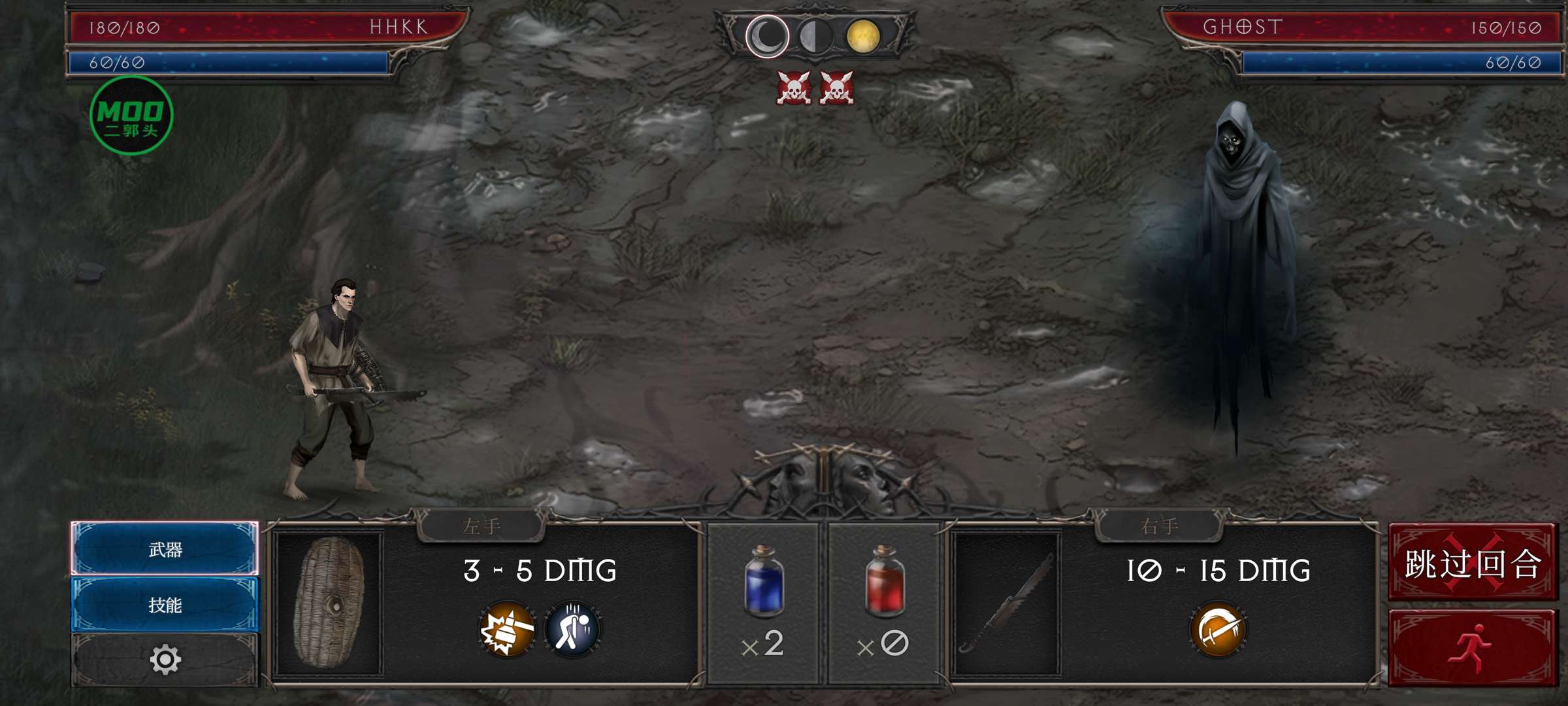The width and height of the screenshot is (1568, 706).
Task: Select the 武器 weapons tab
Action: coord(165,549)
